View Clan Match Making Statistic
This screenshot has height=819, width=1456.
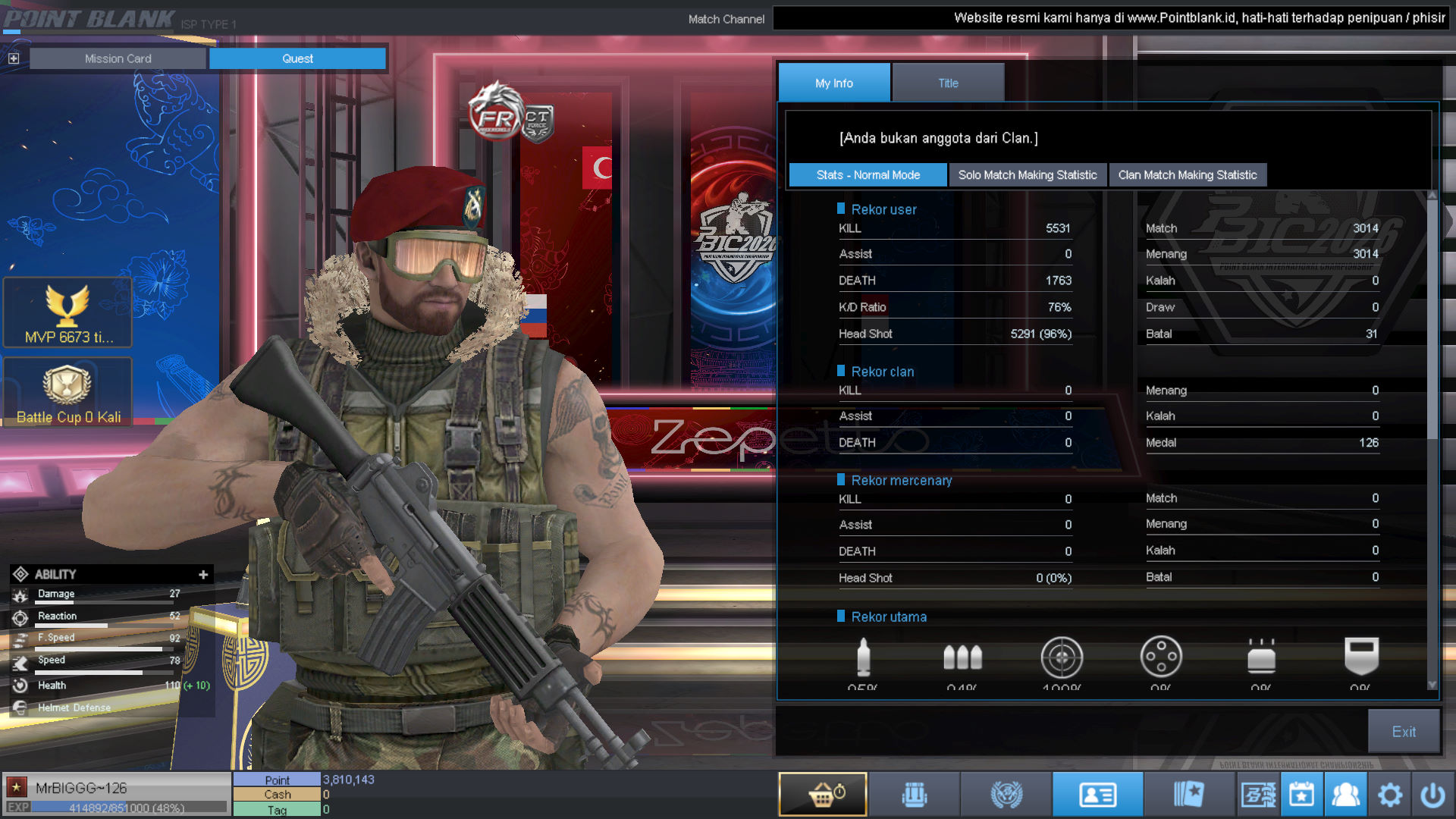coord(1187,175)
